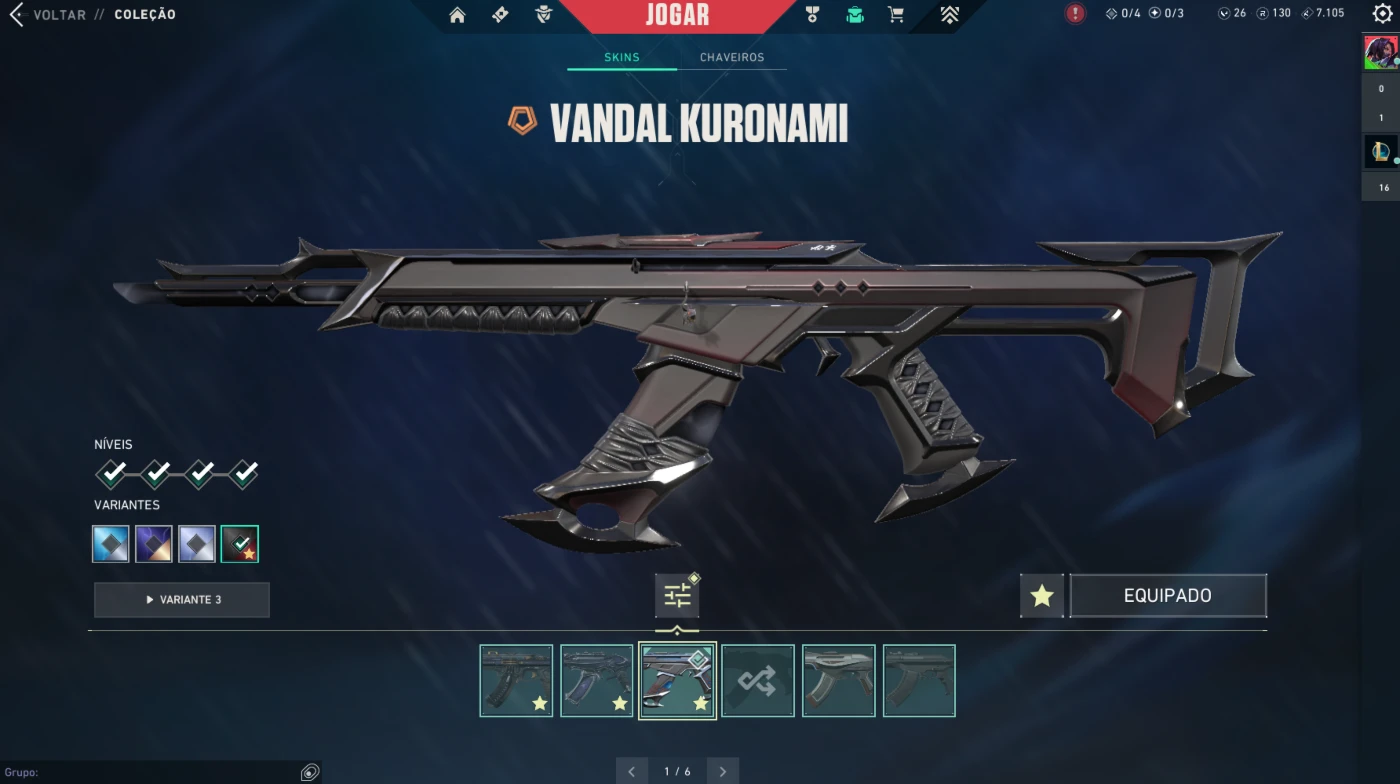Open the skin filter sliders button
The height and width of the screenshot is (784, 1400).
click(677, 597)
